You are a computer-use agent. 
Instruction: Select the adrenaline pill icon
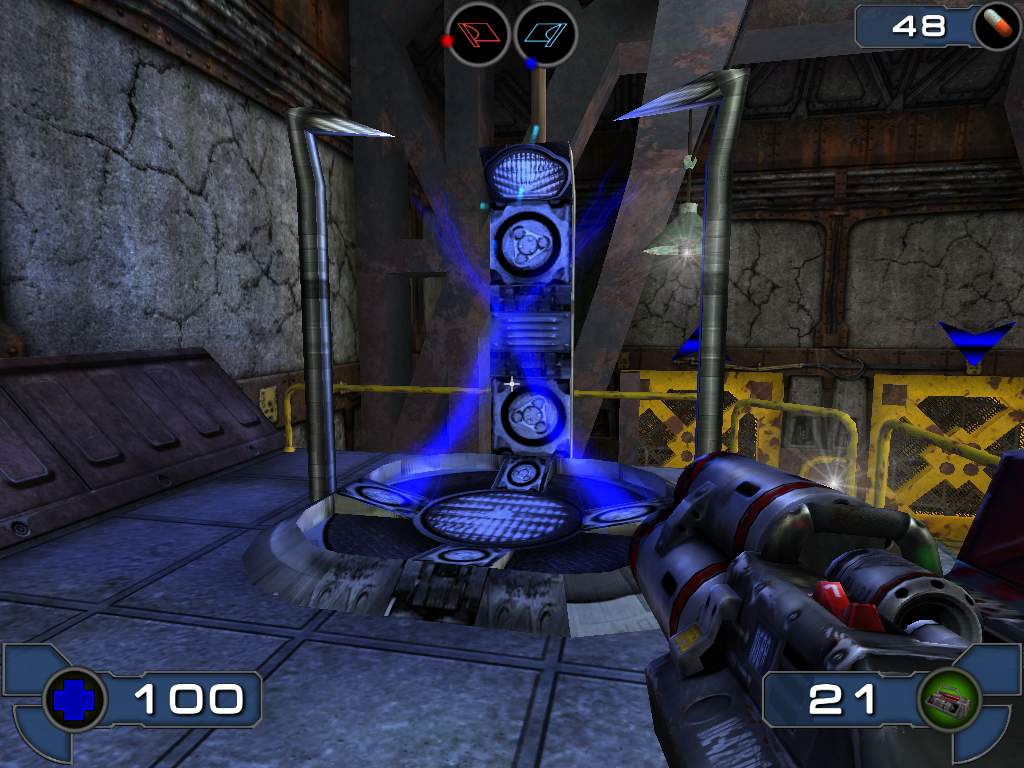coord(996,27)
